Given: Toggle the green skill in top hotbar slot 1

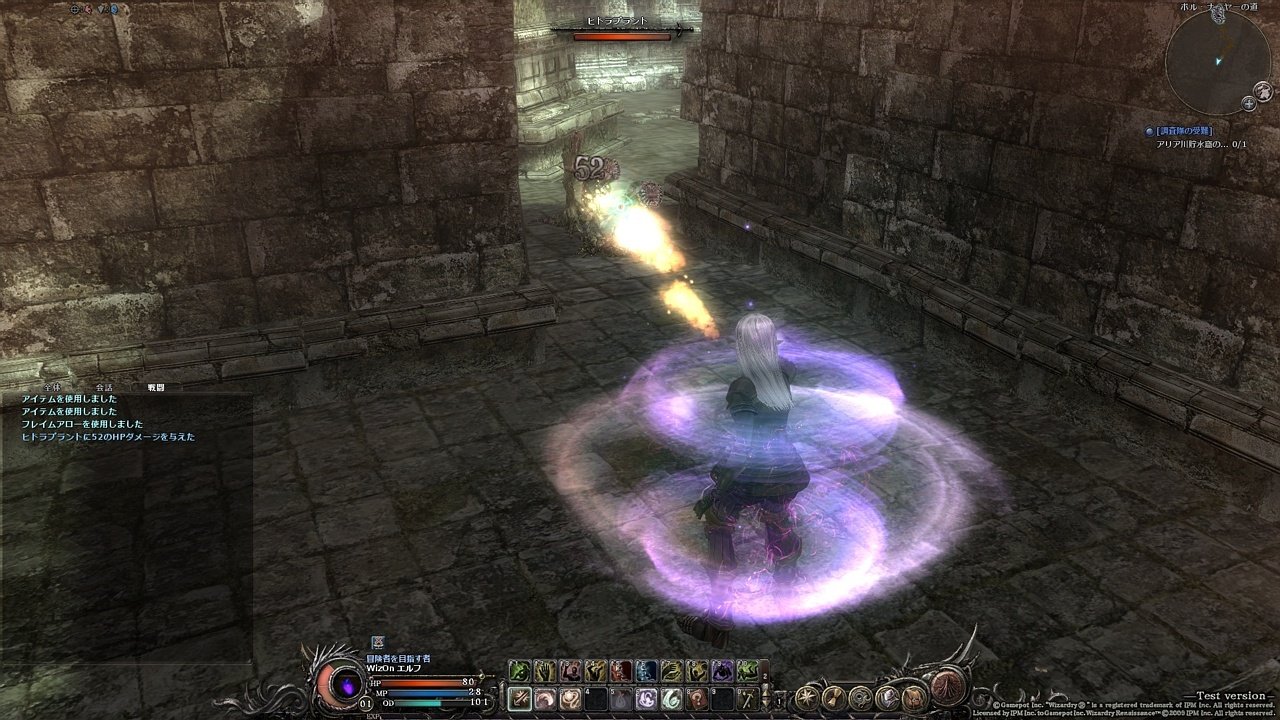Looking at the screenshot, I should [x=520, y=670].
